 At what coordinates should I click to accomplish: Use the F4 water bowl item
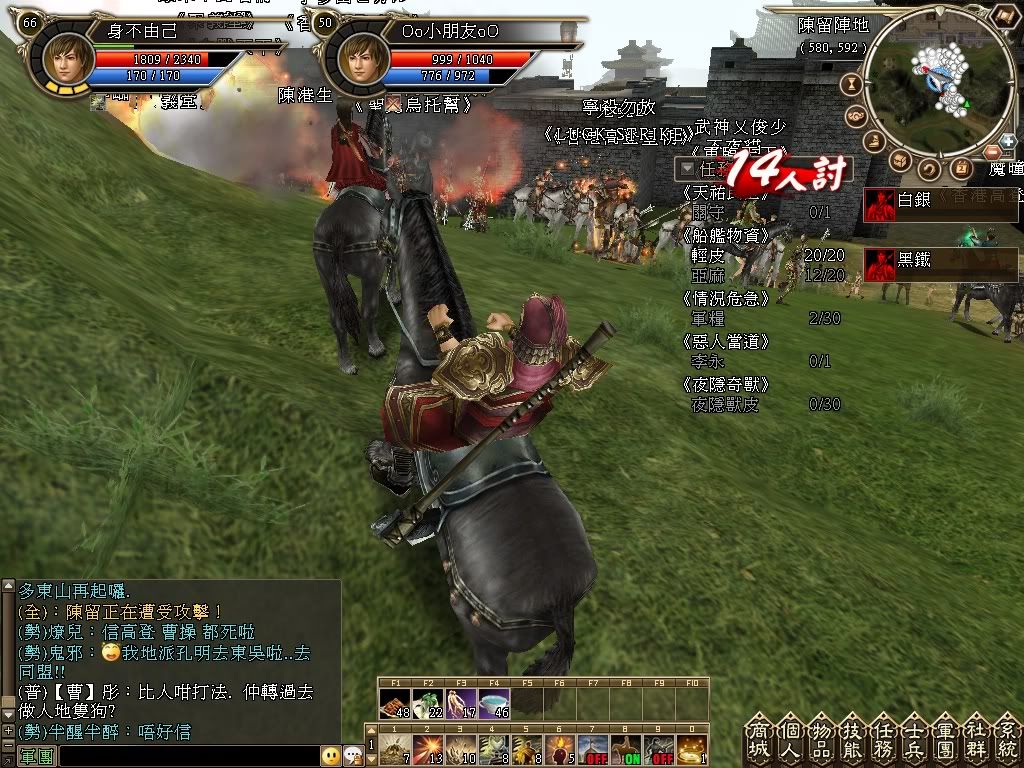pyautogui.click(x=495, y=704)
